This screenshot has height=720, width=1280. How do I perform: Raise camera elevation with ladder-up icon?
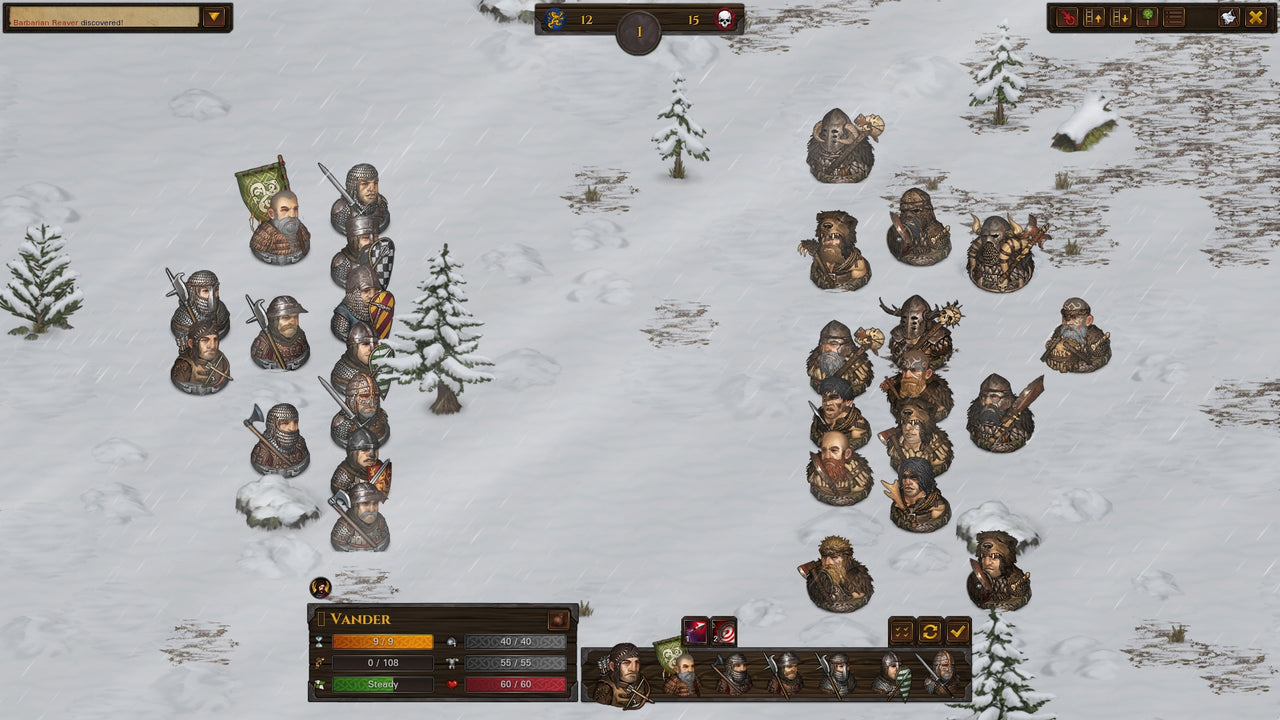1092,17
